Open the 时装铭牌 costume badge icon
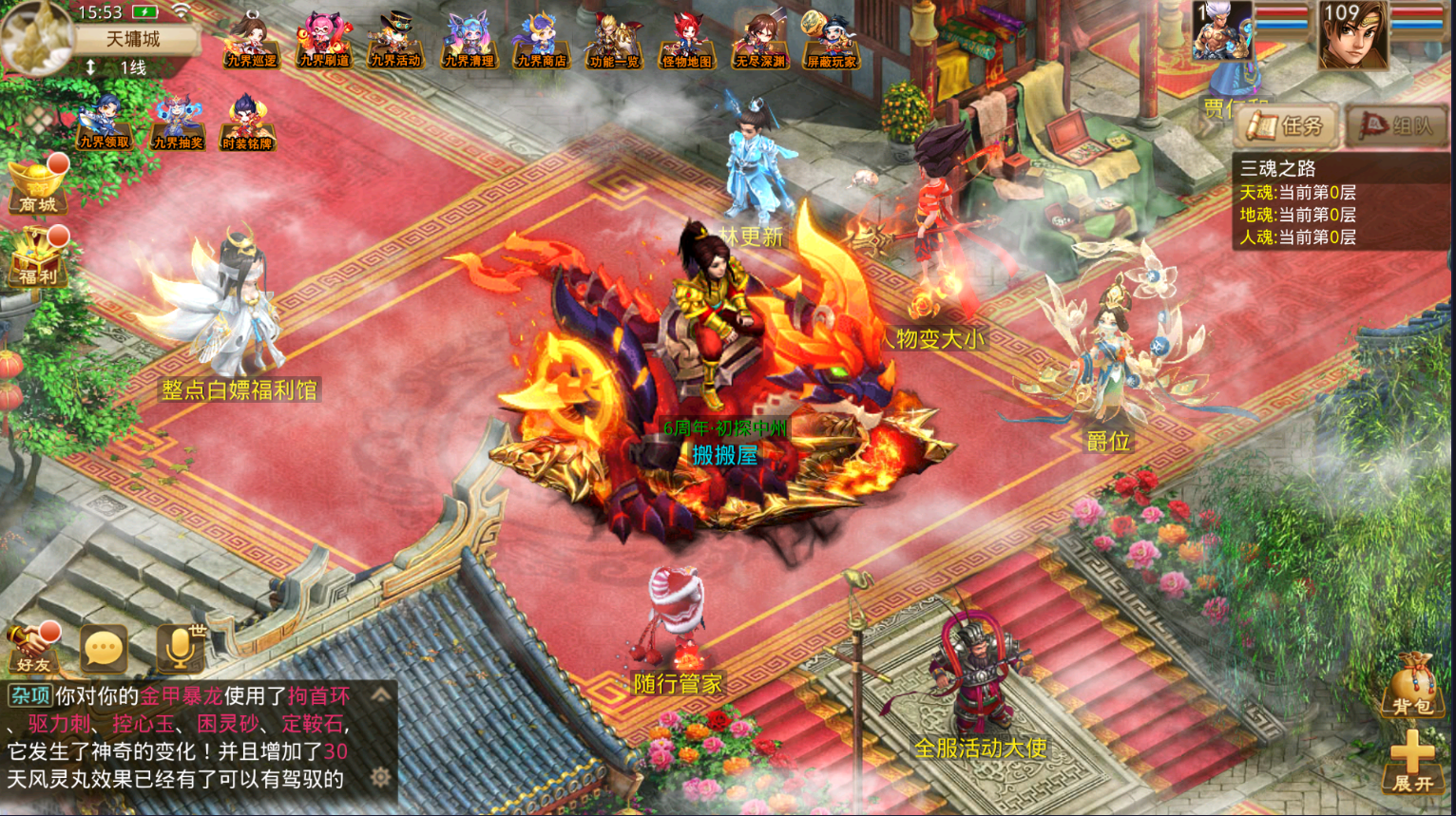1456x816 pixels. point(247,123)
